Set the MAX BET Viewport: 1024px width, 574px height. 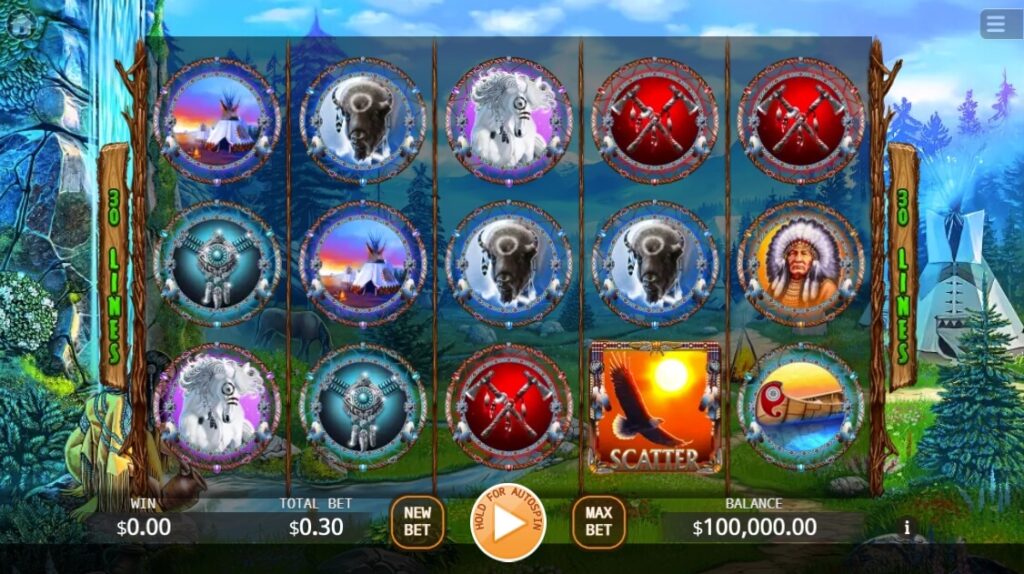pos(598,521)
